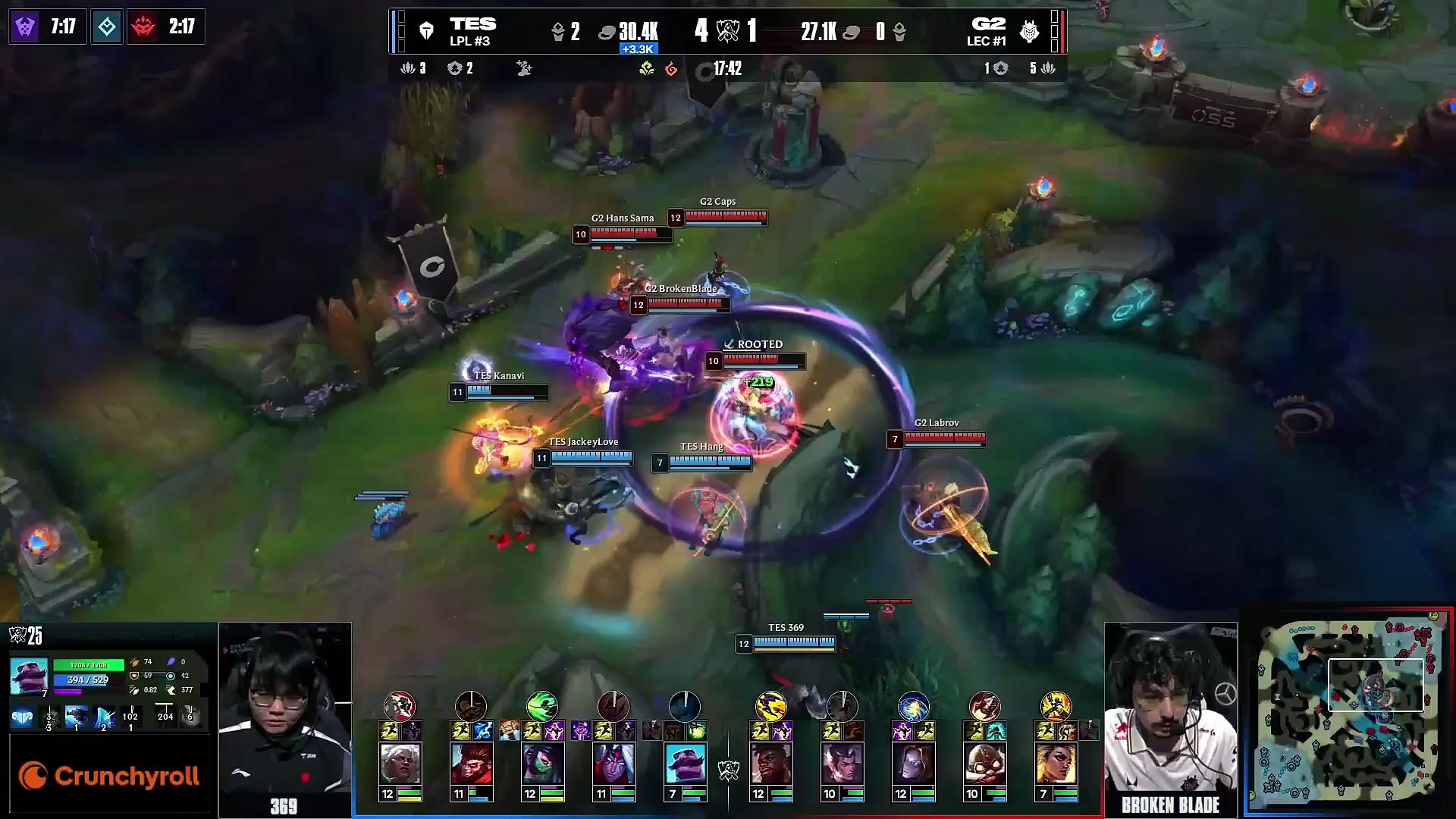This screenshot has width=1456, height=819.
Task: Click K'Sante's yellow ultimate ability icon
Action: 770,706
